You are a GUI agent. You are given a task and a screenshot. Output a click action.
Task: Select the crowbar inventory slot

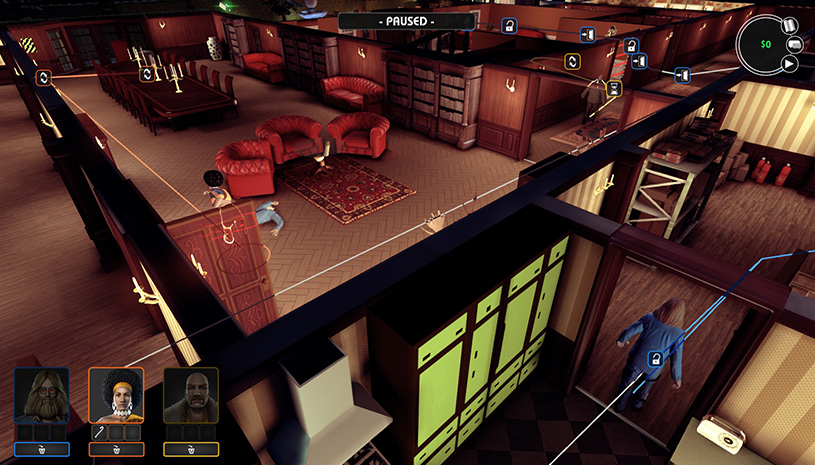(101, 432)
